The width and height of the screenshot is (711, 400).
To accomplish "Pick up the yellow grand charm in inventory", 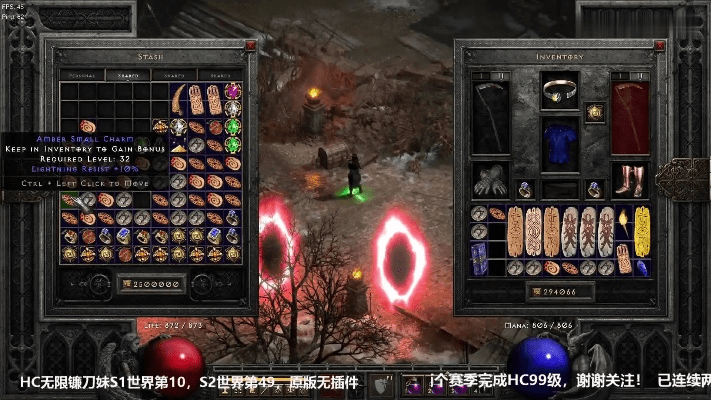I will click(x=642, y=230).
